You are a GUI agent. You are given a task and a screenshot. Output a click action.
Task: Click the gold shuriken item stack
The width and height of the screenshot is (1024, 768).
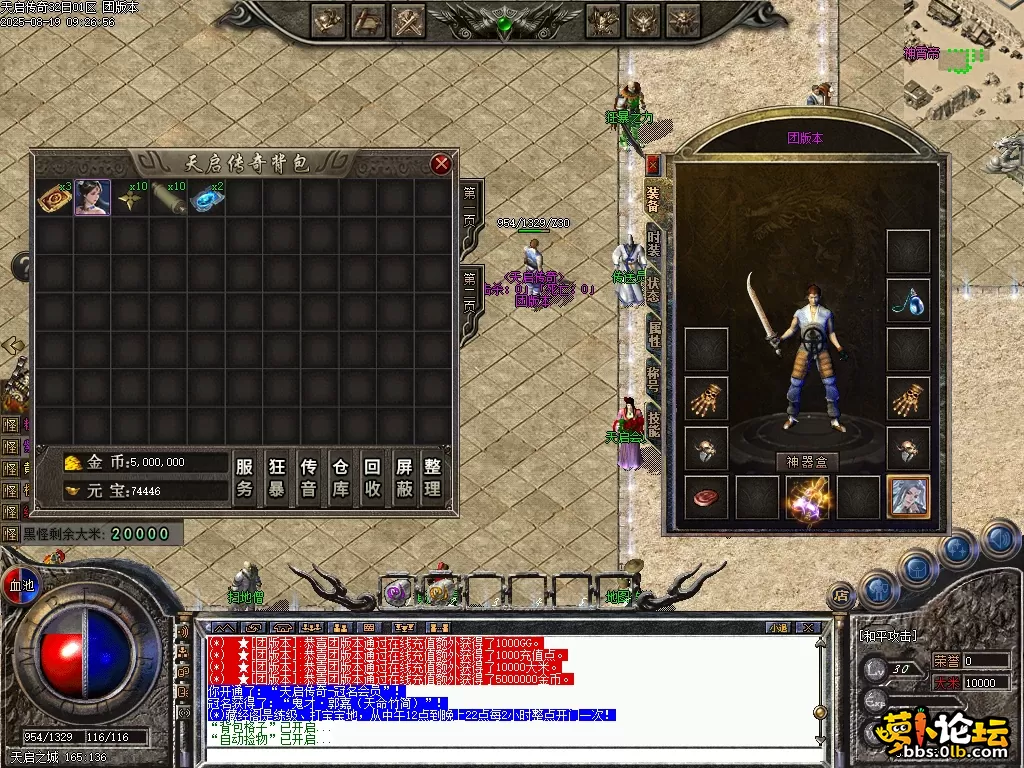pyautogui.click(x=131, y=198)
